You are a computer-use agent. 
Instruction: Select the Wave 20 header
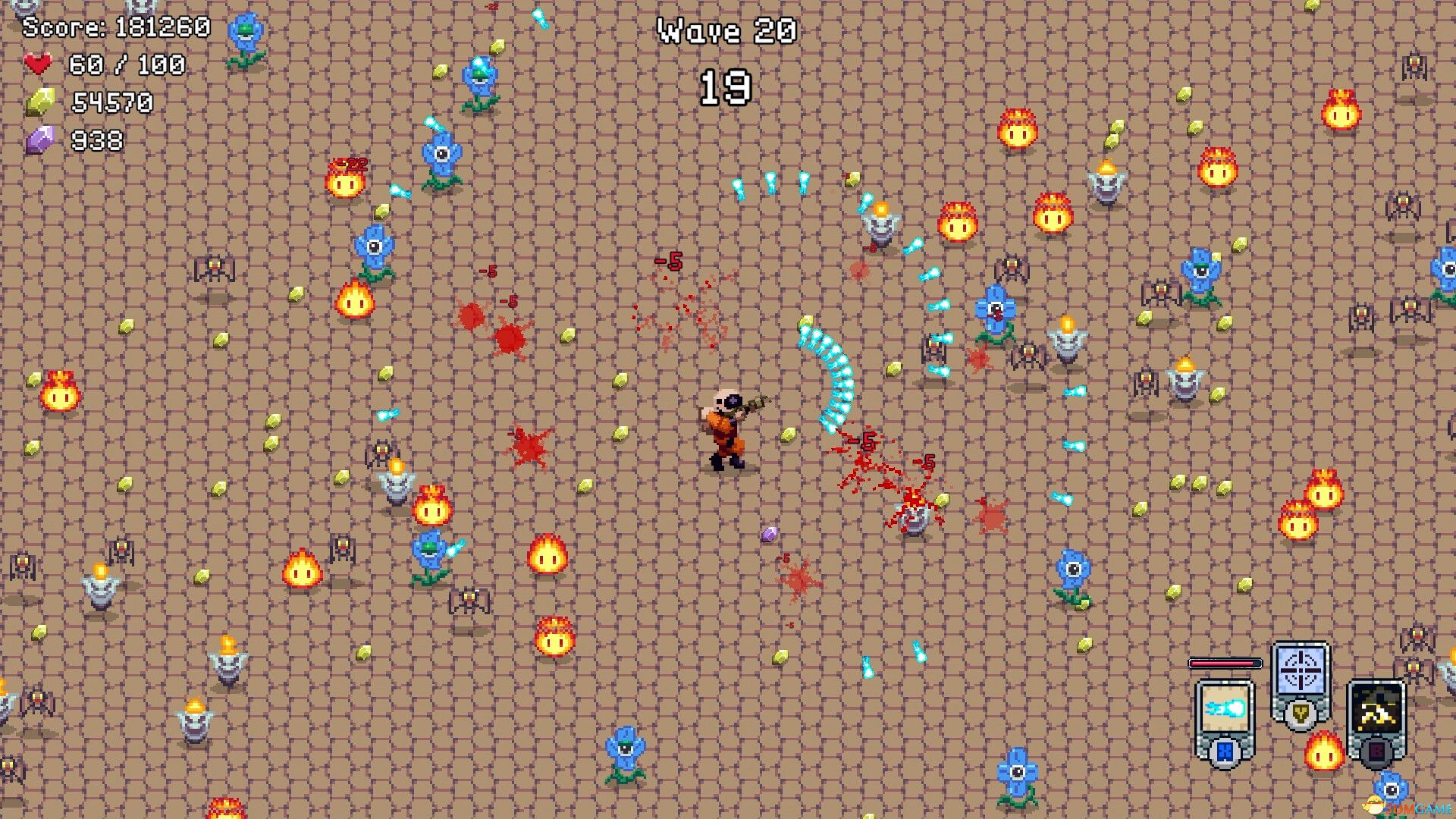click(726, 30)
